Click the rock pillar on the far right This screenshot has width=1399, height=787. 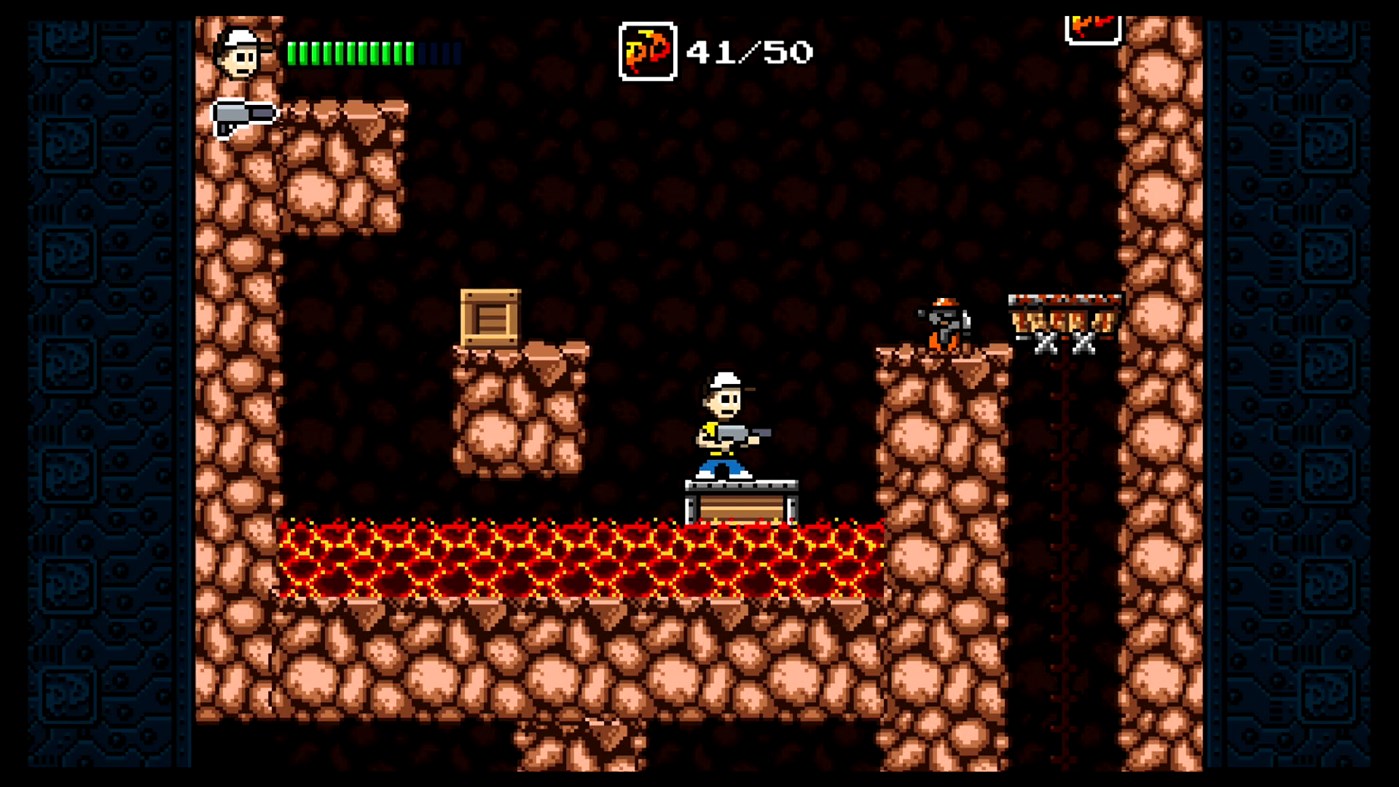1160,400
